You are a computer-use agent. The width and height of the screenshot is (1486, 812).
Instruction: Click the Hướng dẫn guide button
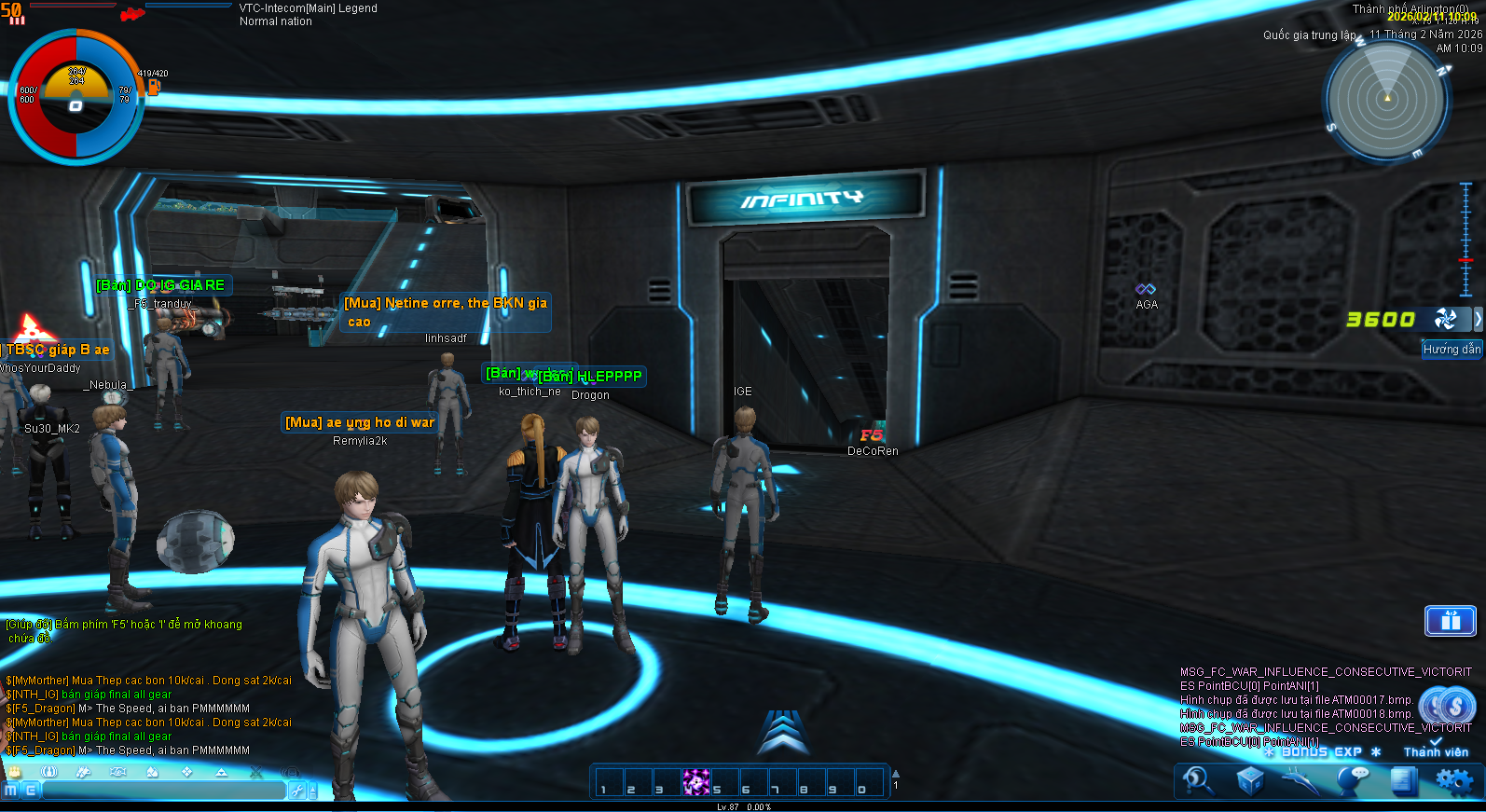point(1452,350)
